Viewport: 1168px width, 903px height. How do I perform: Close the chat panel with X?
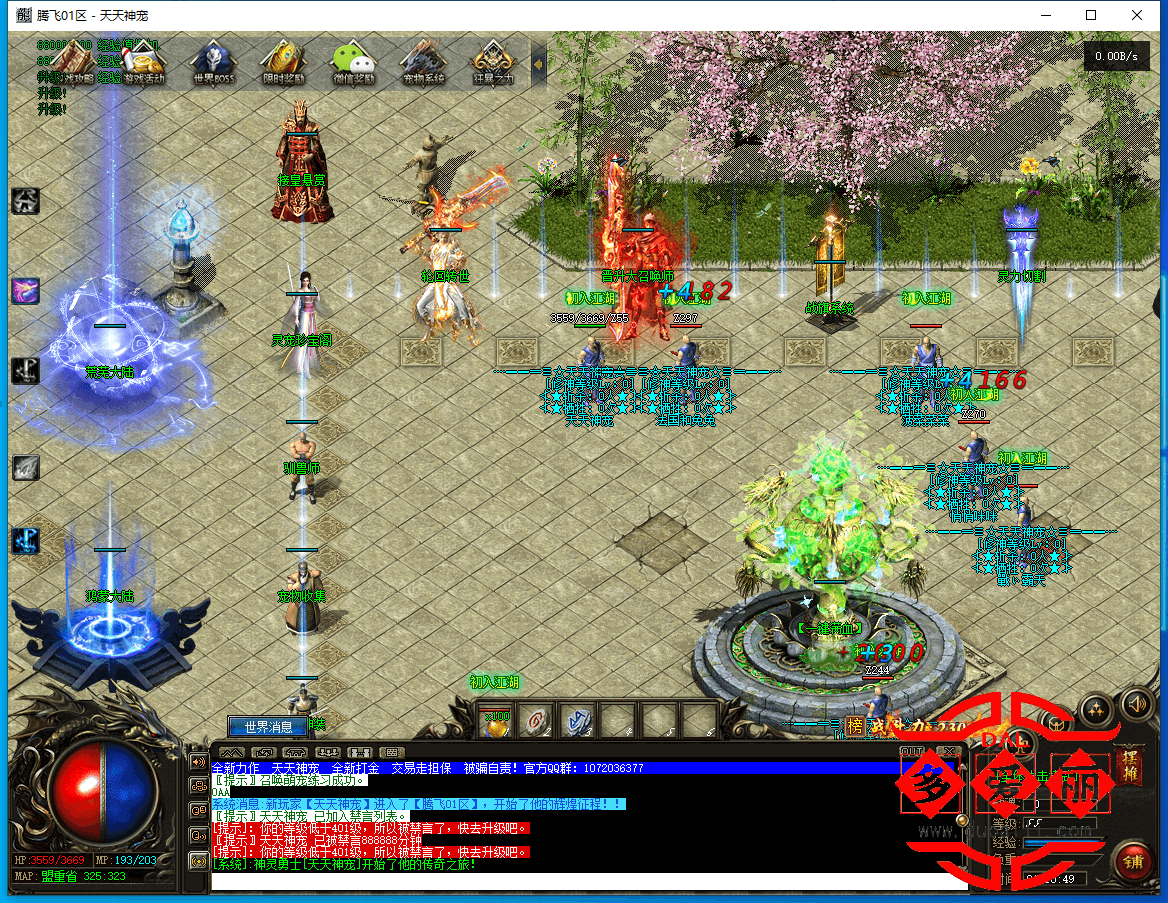tap(950, 750)
